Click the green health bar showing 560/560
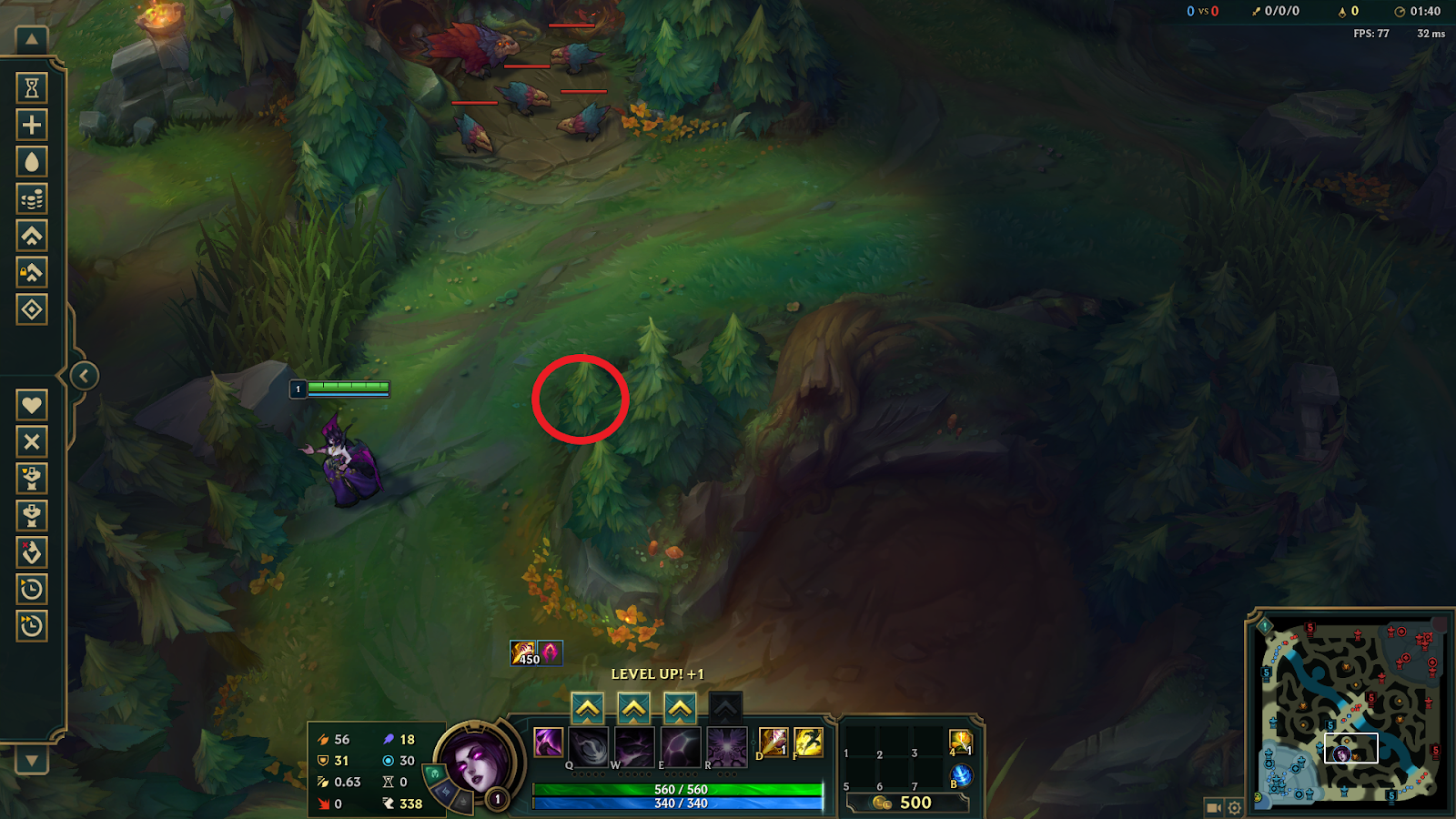The height and width of the screenshot is (819, 1456). point(676,790)
